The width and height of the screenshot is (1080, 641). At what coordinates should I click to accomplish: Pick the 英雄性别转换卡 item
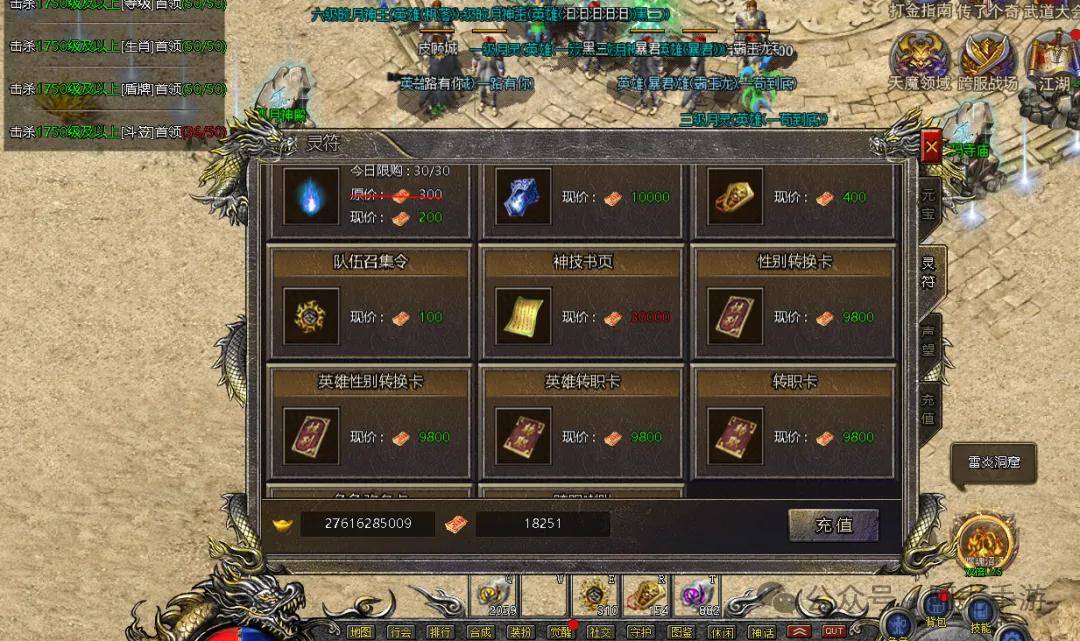click(x=311, y=436)
